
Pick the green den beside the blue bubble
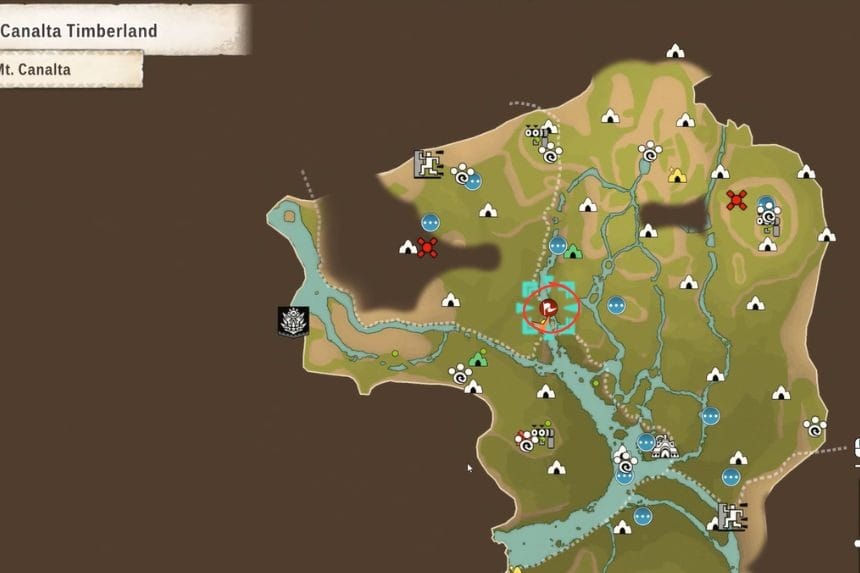coord(573,251)
